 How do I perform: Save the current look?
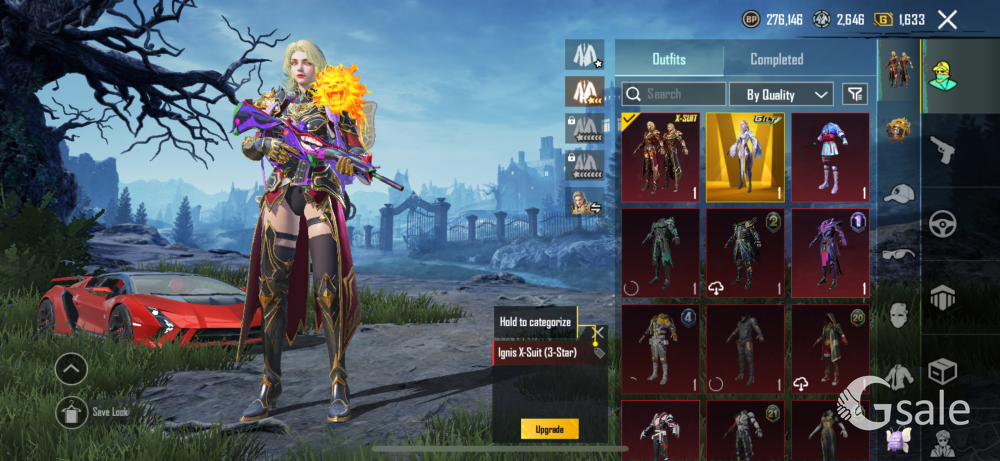pos(71,412)
